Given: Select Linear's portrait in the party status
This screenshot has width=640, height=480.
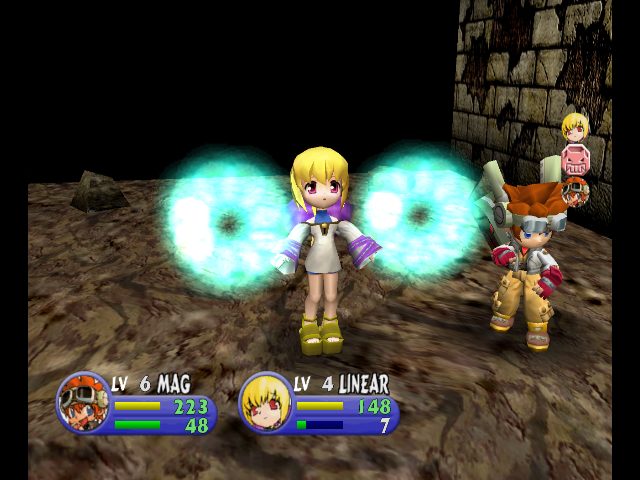Looking at the screenshot, I should (x=265, y=402).
